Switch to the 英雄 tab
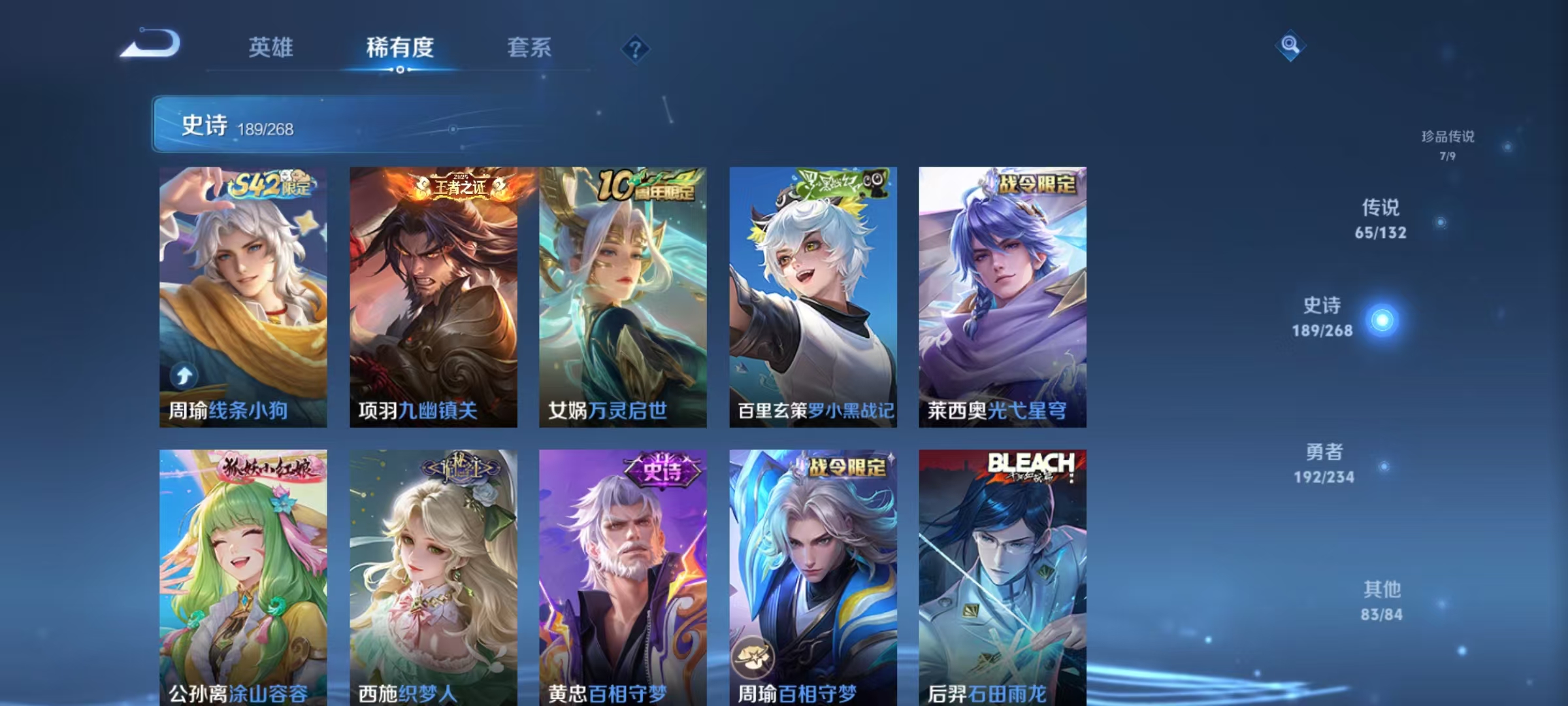1568x706 pixels. click(x=272, y=48)
